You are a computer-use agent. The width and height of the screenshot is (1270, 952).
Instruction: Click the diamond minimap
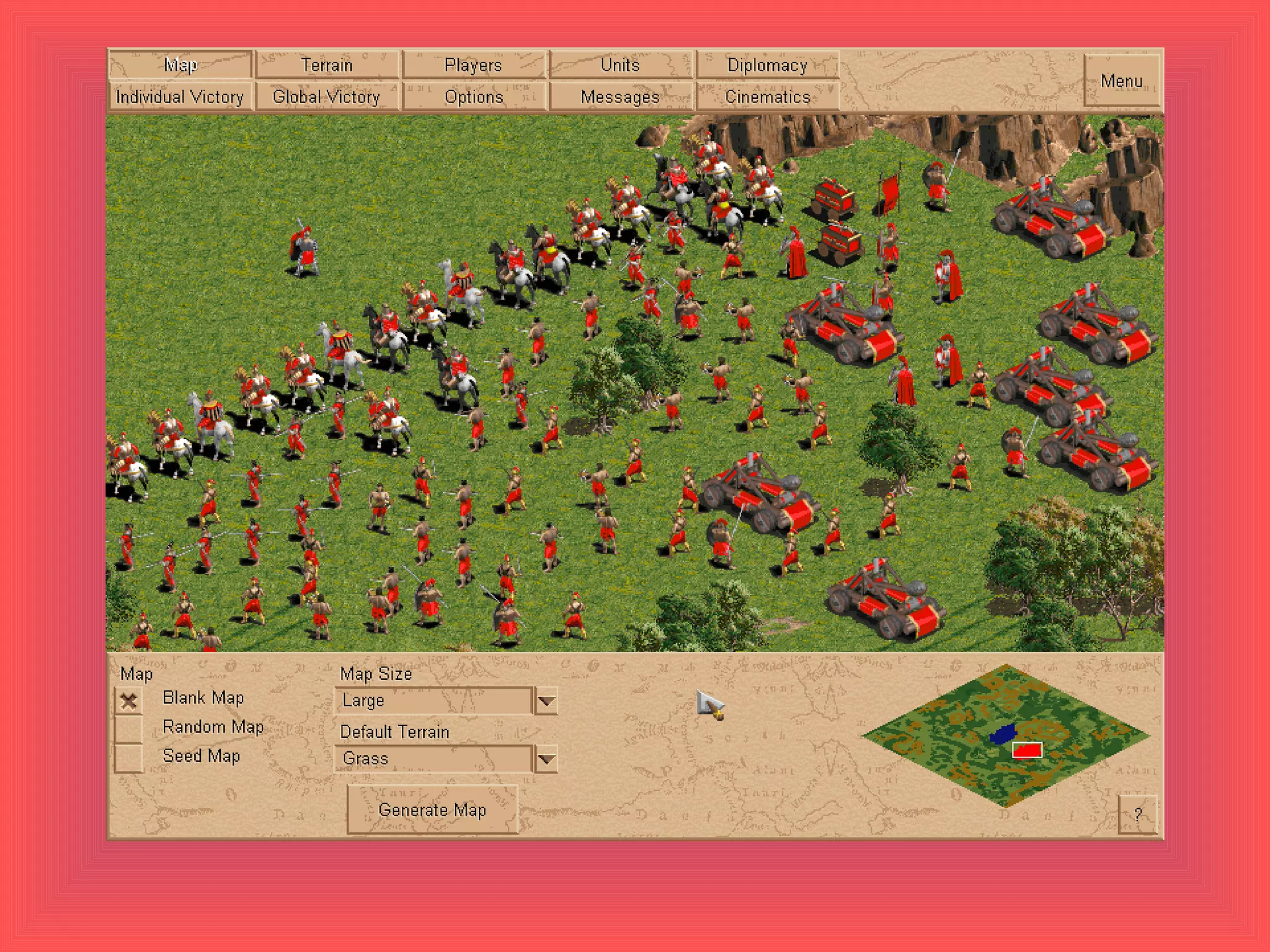click(x=1005, y=735)
